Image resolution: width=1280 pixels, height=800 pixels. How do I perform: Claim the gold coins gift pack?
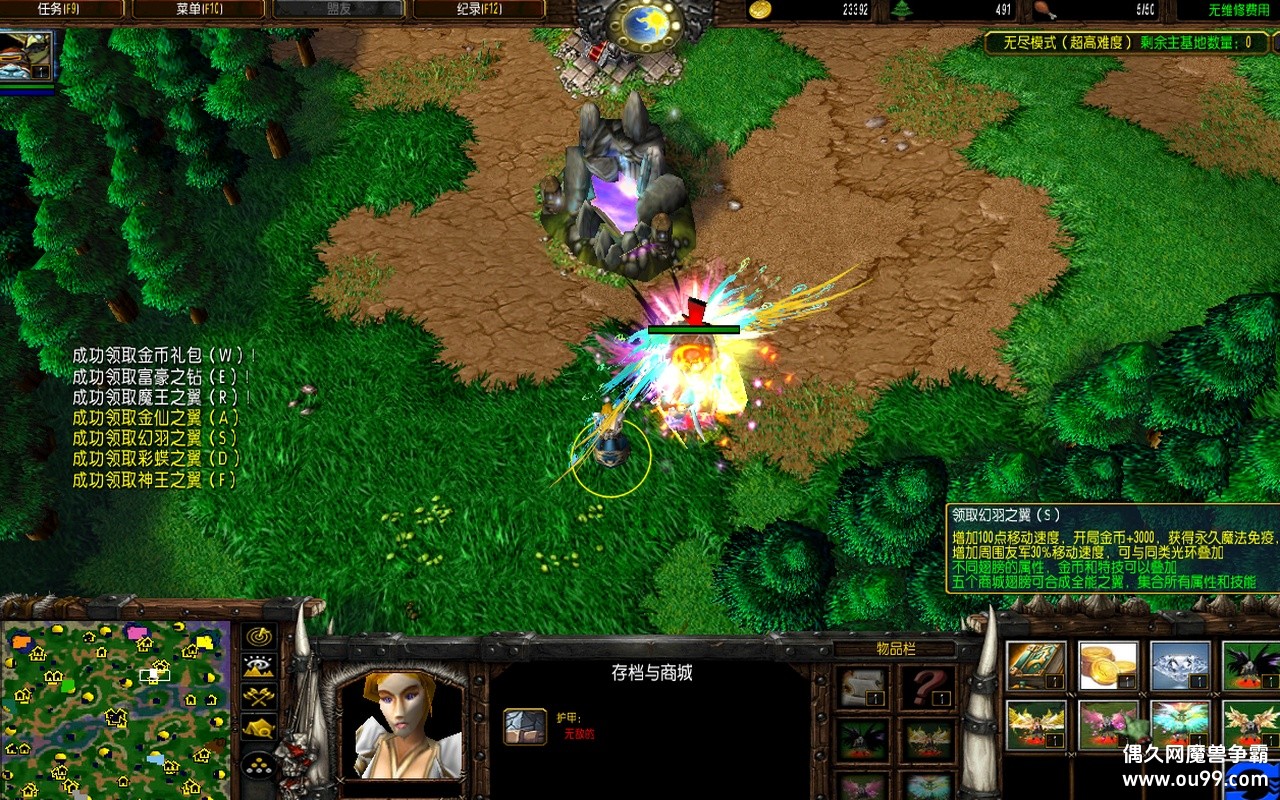coord(1108,666)
